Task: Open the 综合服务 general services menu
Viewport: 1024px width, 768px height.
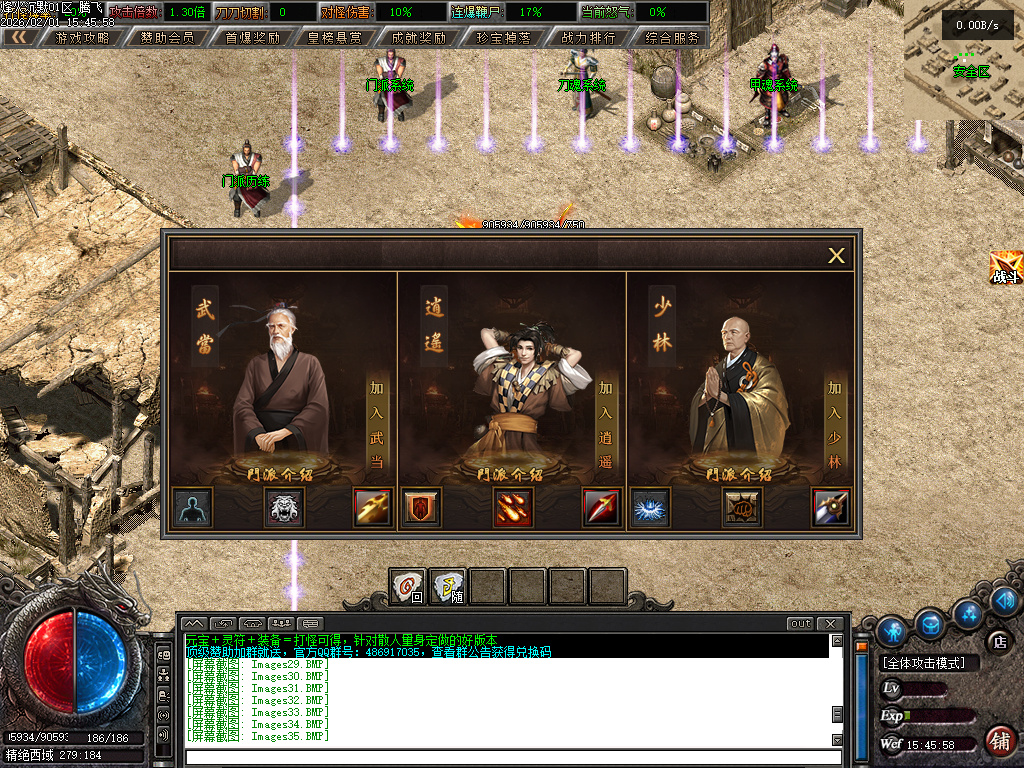Action: point(672,38)
